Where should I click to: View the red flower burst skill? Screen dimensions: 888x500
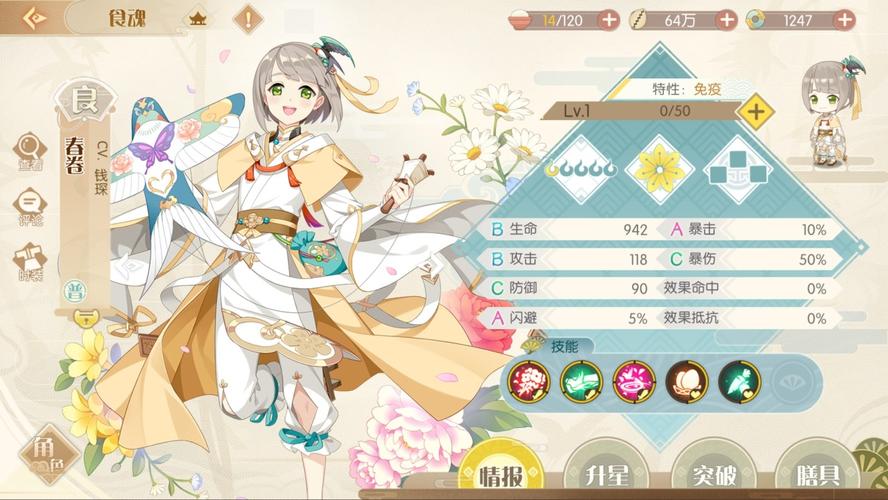(x=529, y=381)
